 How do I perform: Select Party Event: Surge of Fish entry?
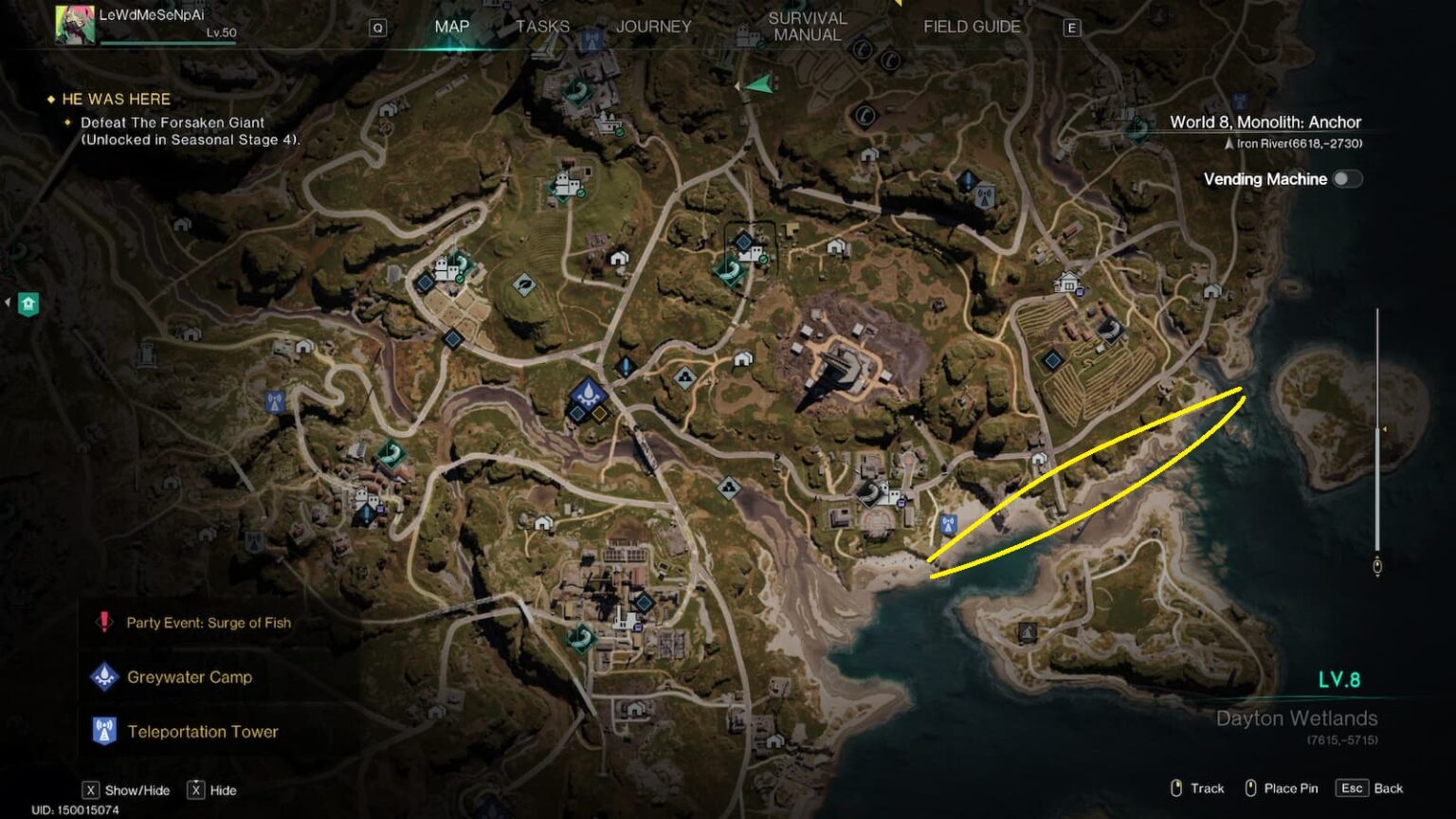click(x=208, y=623)
